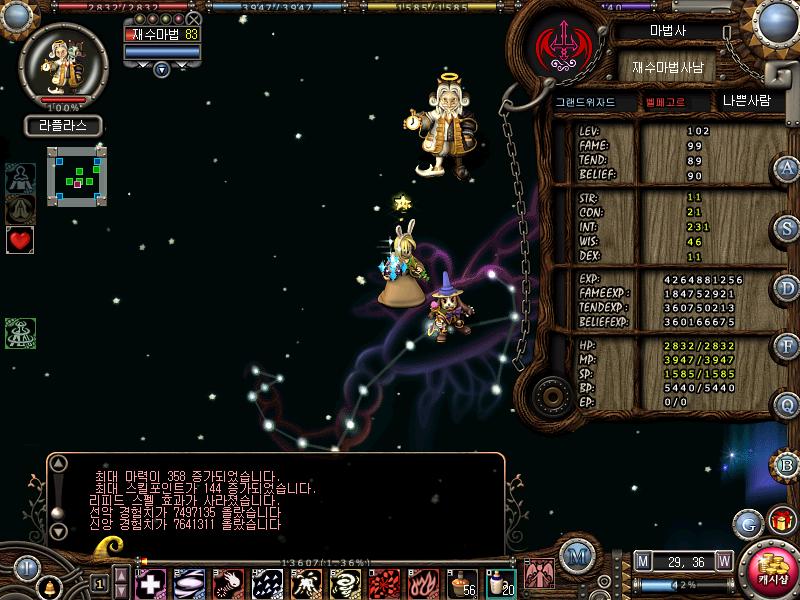Click the minimap
The width and height of the screenshot is (800, 600).
click(x=76, y=176)
